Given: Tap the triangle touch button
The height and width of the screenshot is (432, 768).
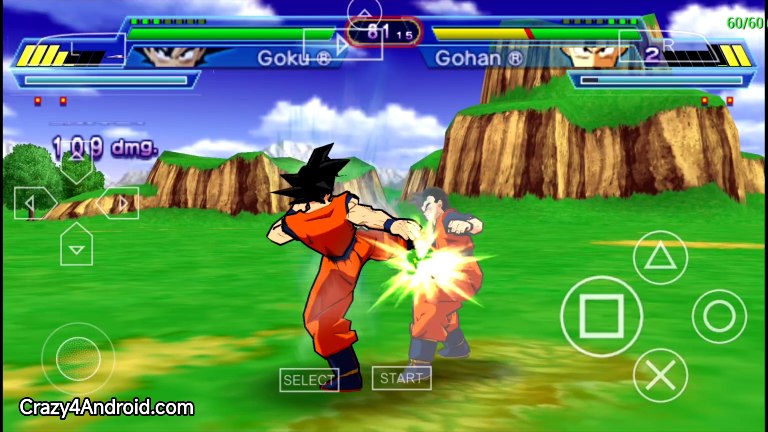Looking at the screenshot, I should 658,258.
